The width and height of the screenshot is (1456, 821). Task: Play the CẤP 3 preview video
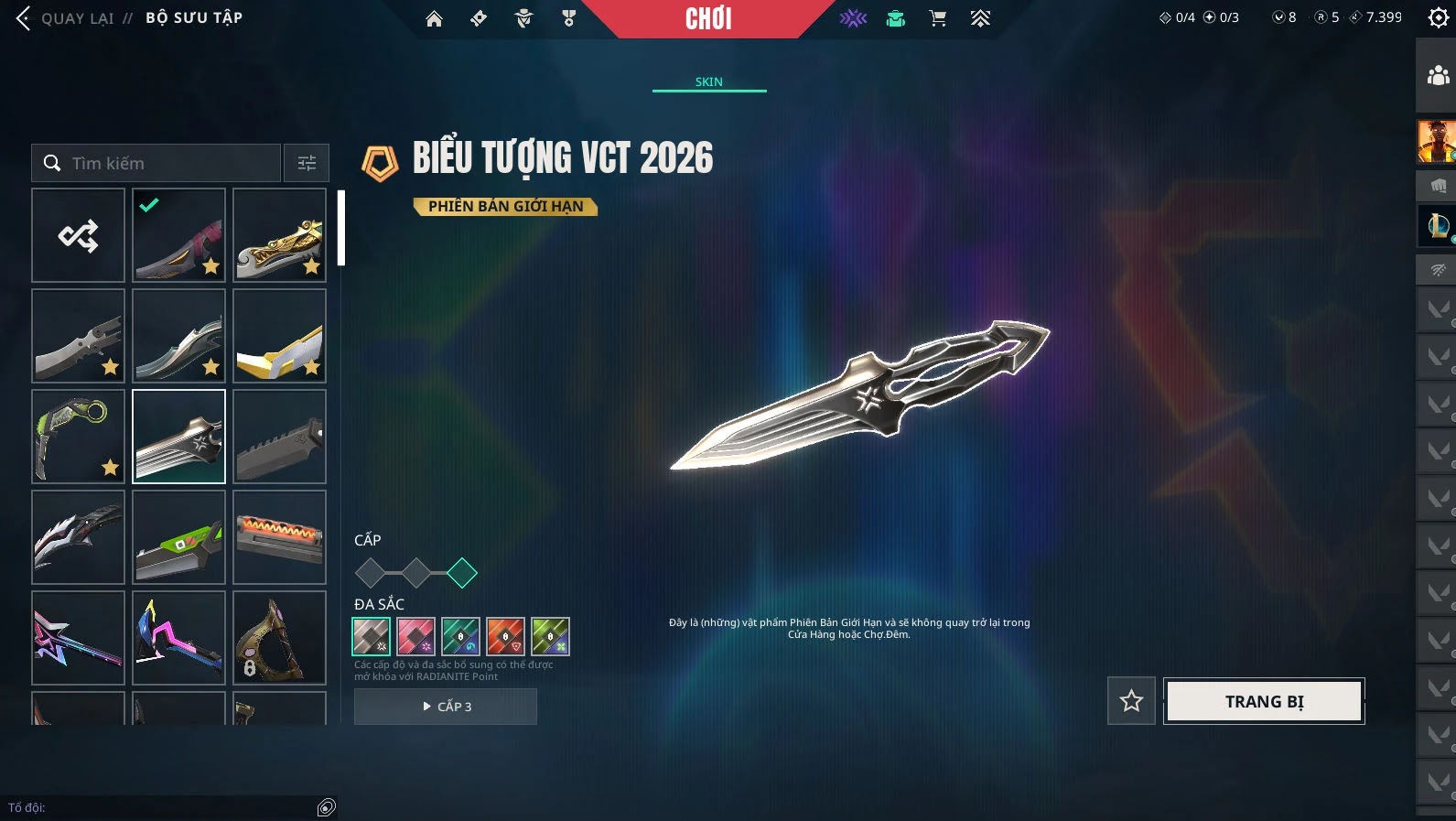click(446, 707)
